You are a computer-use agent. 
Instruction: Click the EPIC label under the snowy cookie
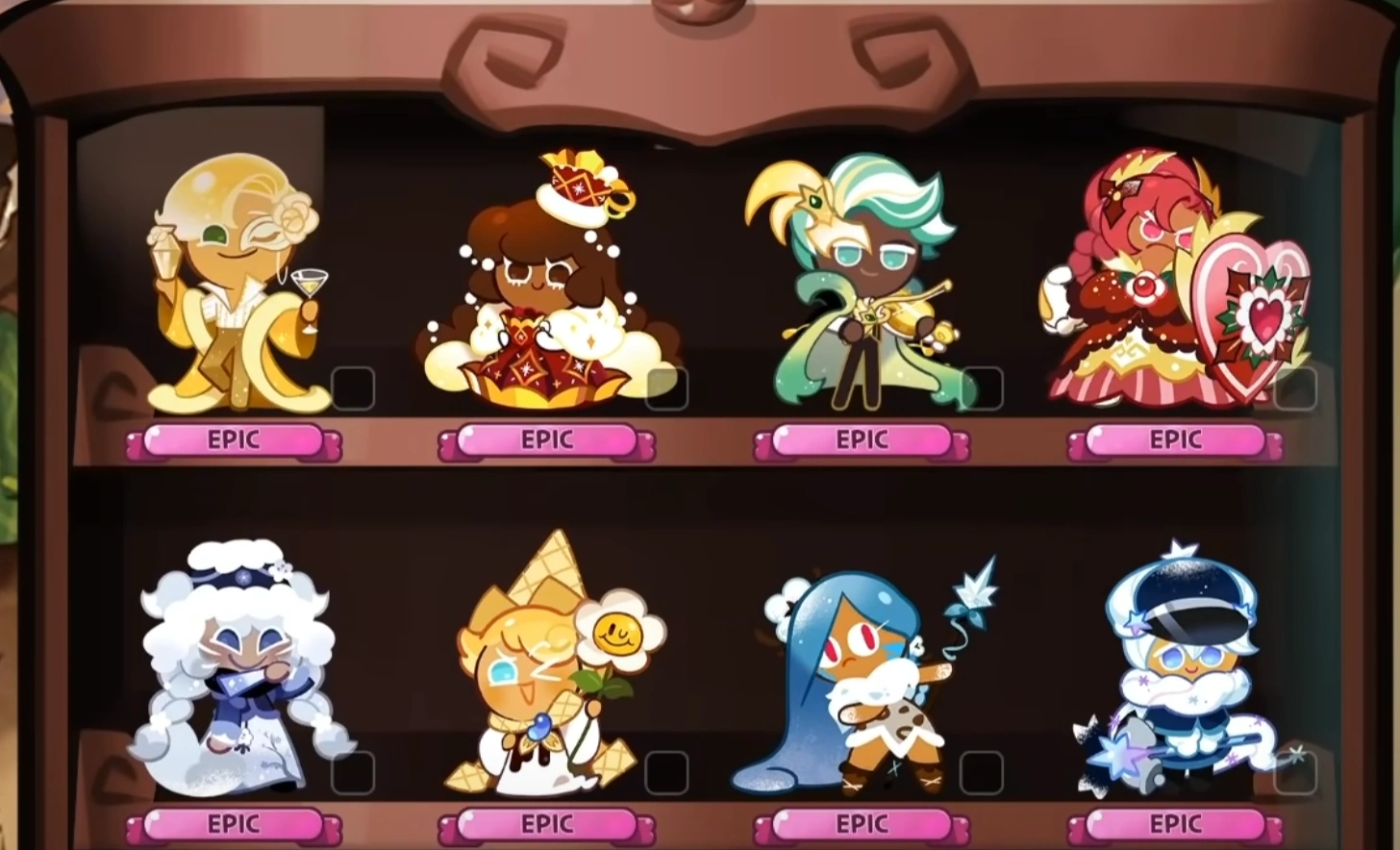231,824
